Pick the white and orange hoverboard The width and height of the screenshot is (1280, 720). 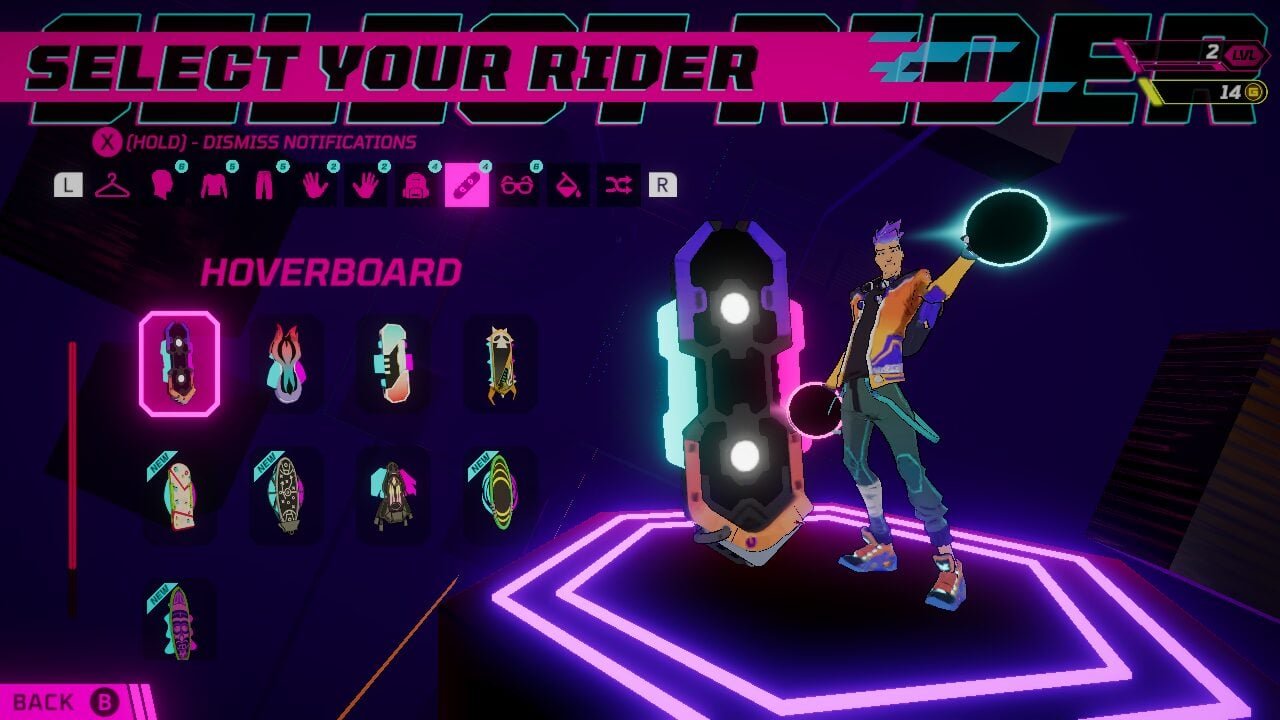393,363
